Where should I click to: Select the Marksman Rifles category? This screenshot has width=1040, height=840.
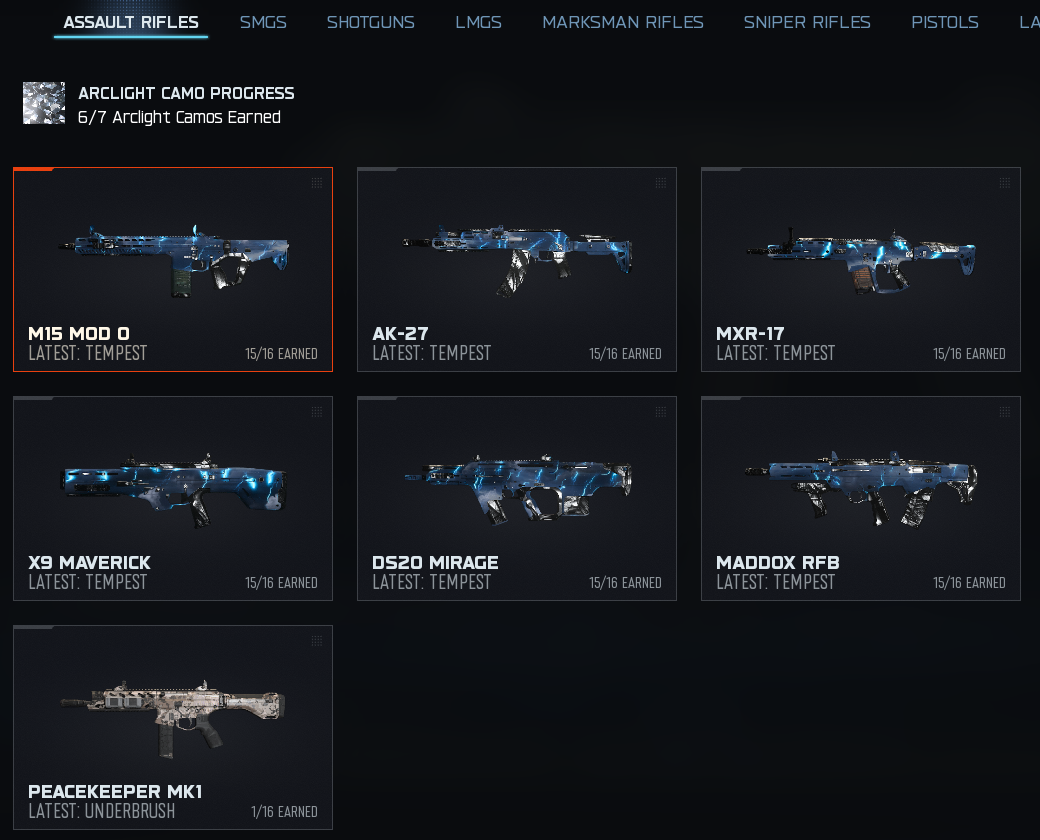pyautogui.click(x=622, y=22)
